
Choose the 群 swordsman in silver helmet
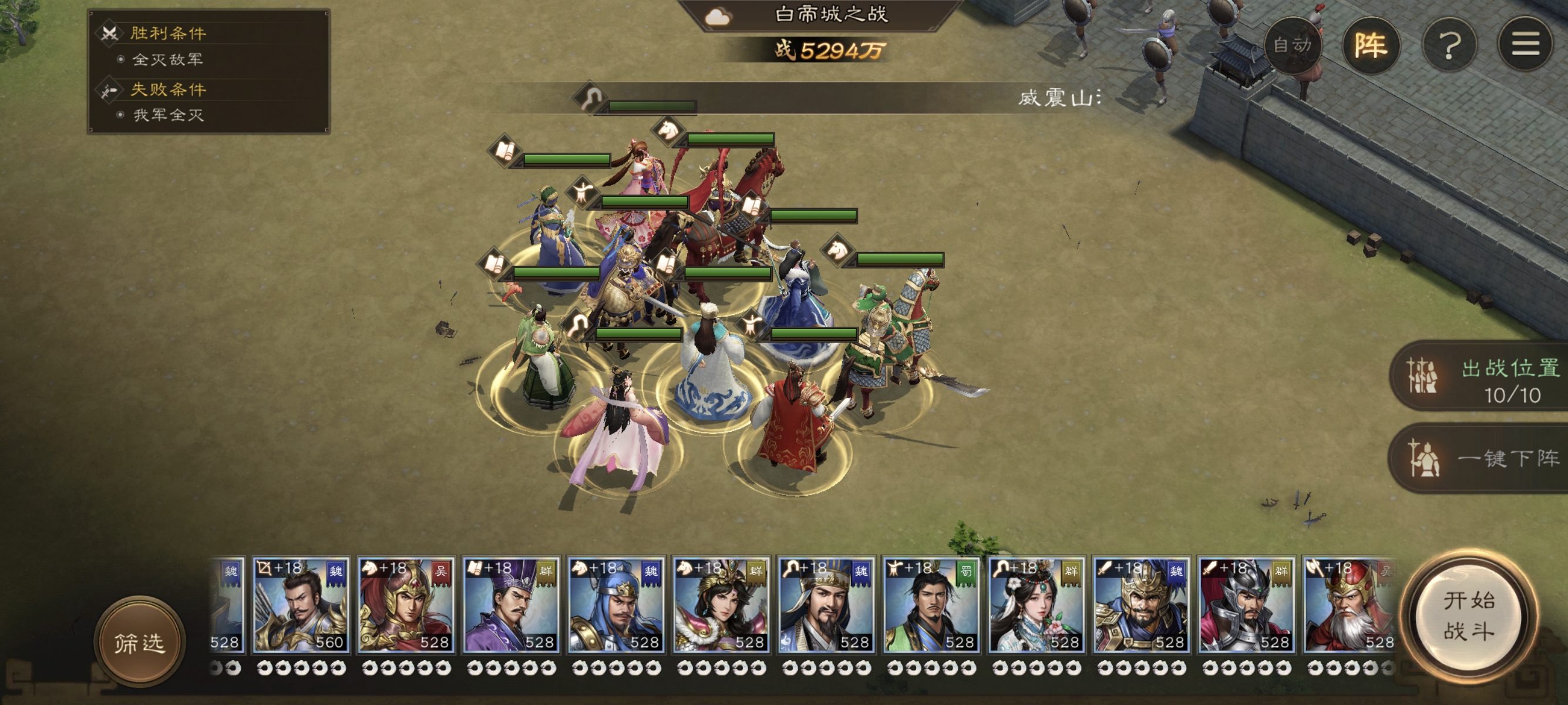(1247, 605)
